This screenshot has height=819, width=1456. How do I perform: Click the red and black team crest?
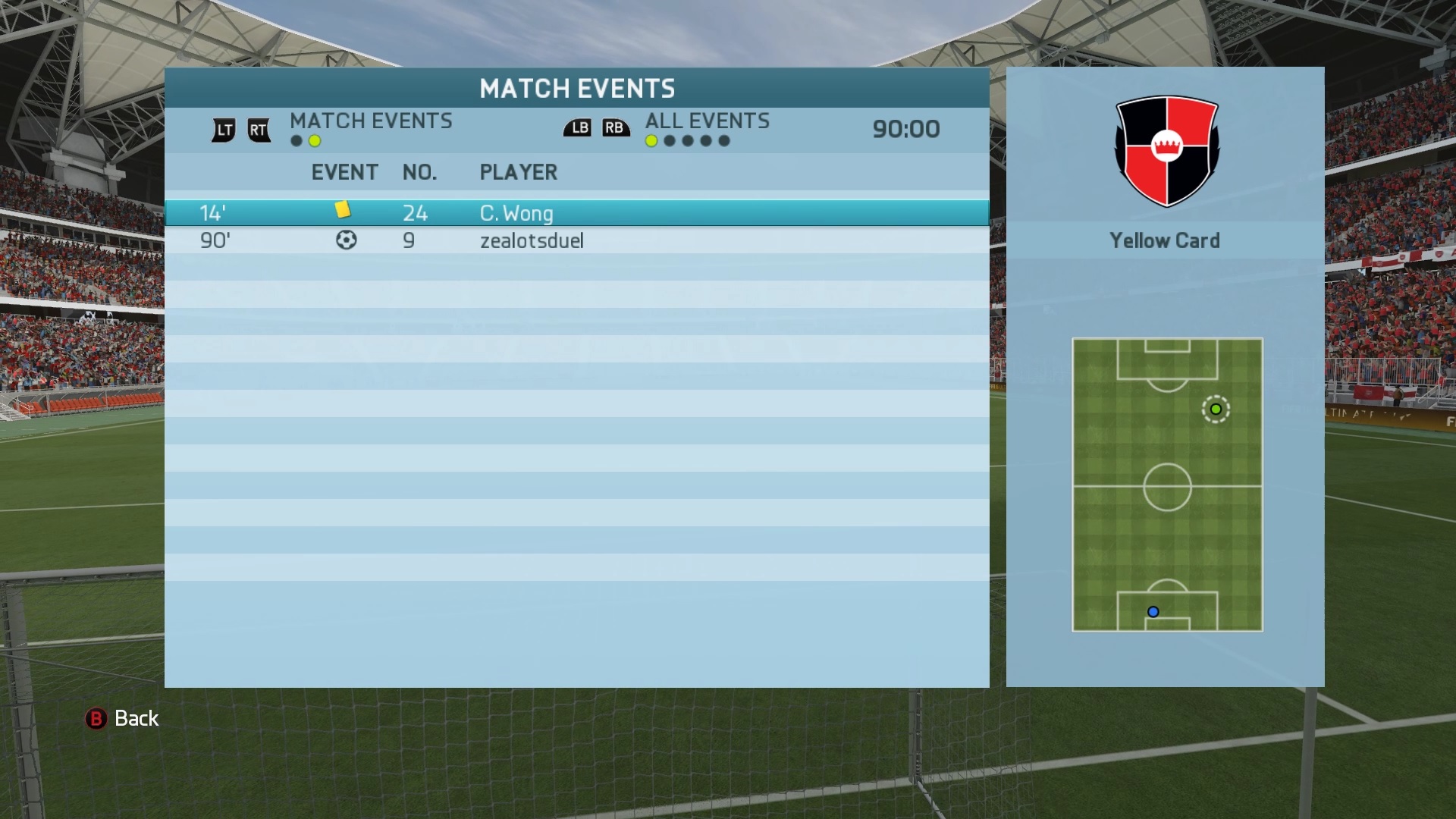[x=1166, y=150]
